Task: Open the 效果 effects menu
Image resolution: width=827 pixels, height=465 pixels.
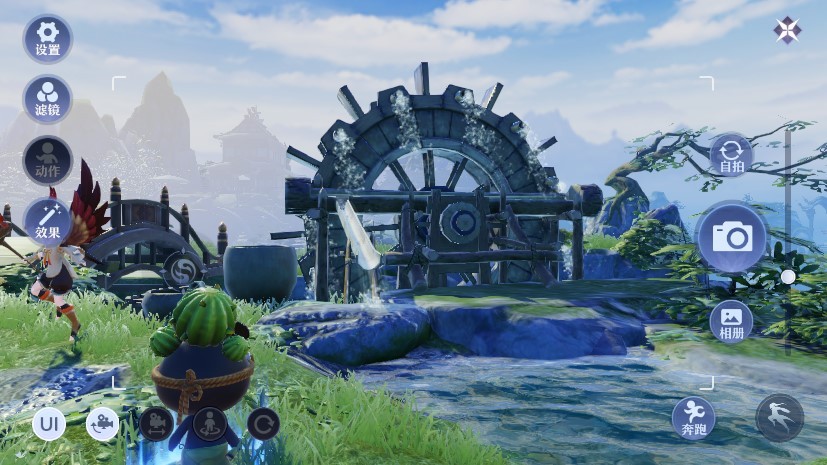Action: click(47, 220)
